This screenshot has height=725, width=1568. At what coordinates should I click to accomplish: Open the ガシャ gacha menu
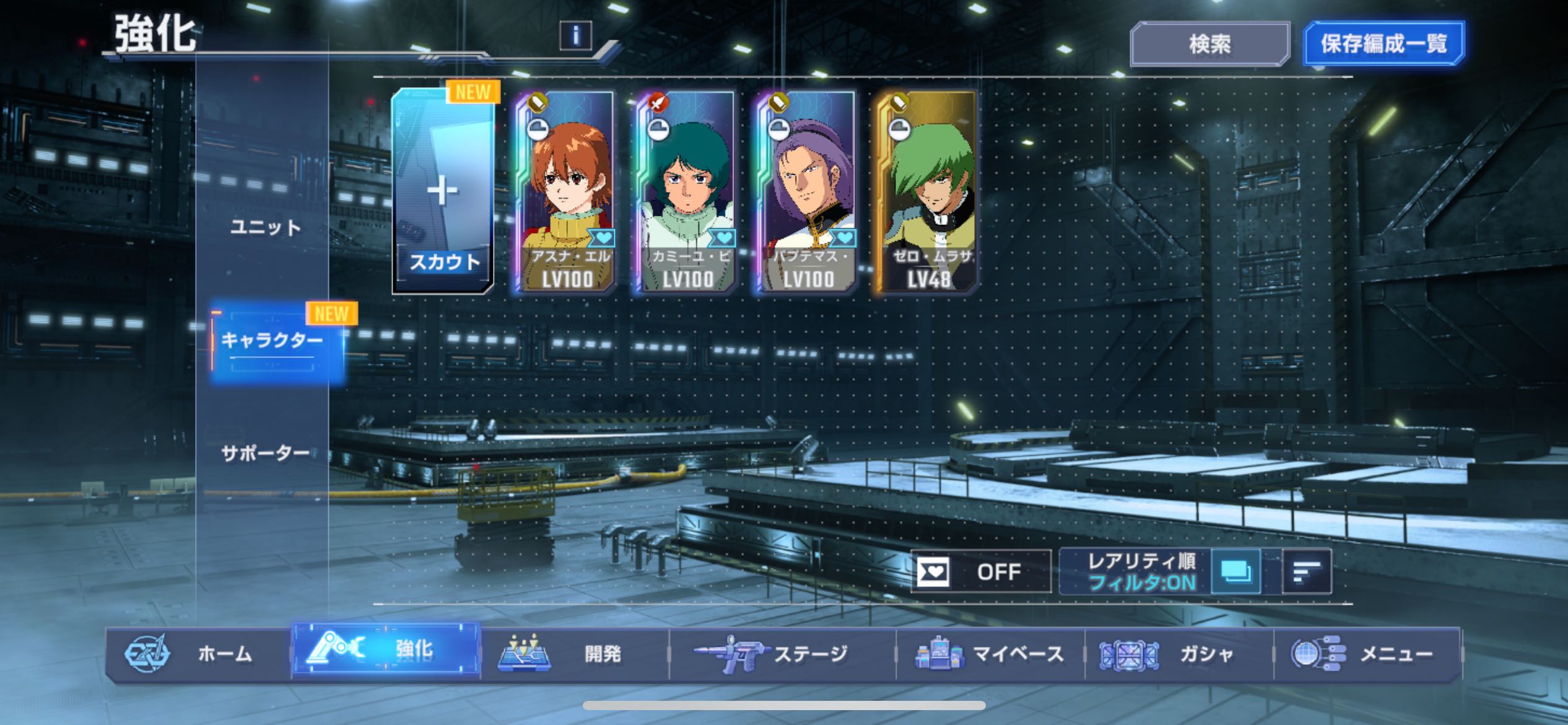pos(1178,654)
